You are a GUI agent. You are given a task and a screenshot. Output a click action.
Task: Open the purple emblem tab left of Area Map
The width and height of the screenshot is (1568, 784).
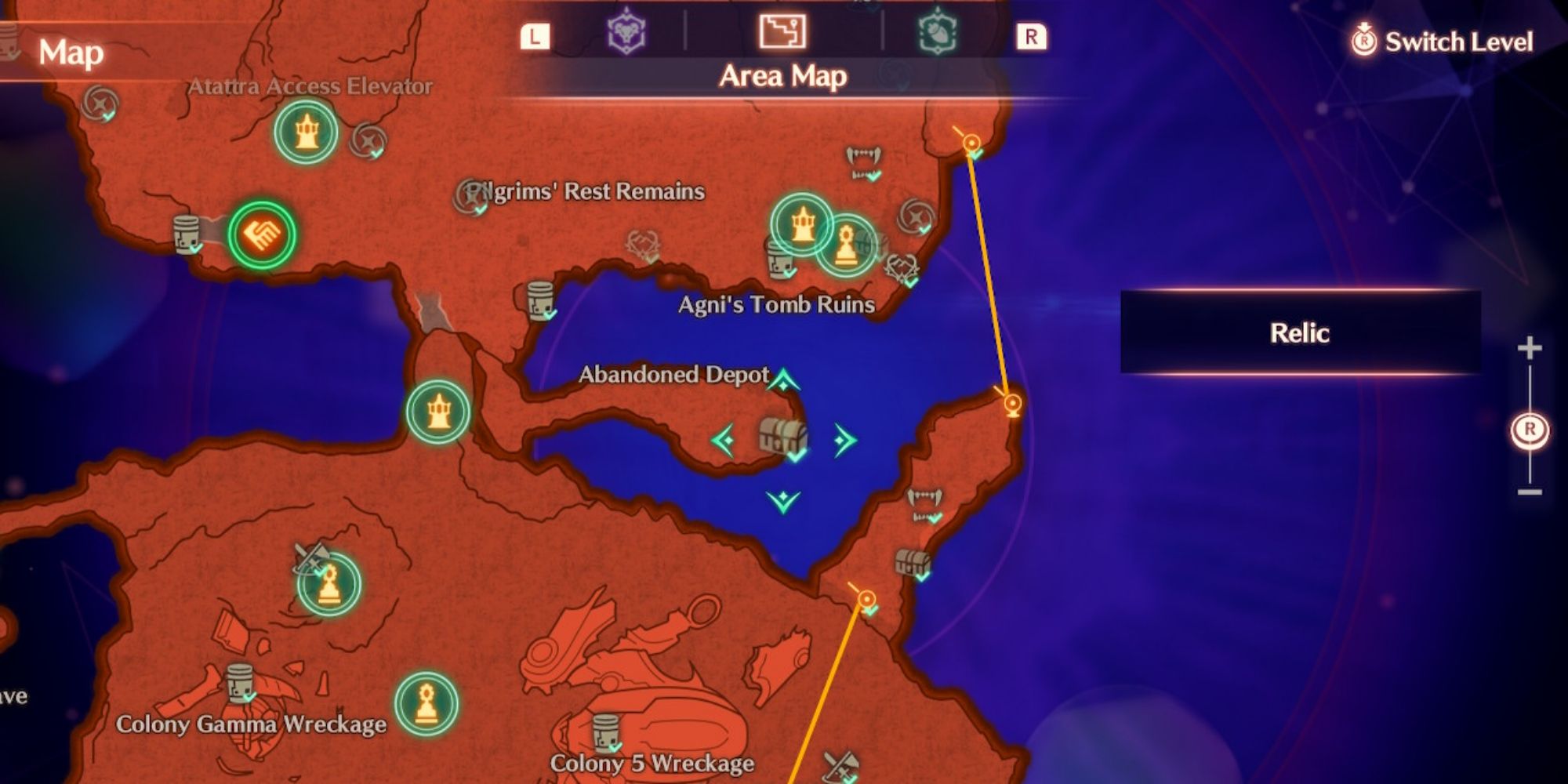[x=626, y=34]
